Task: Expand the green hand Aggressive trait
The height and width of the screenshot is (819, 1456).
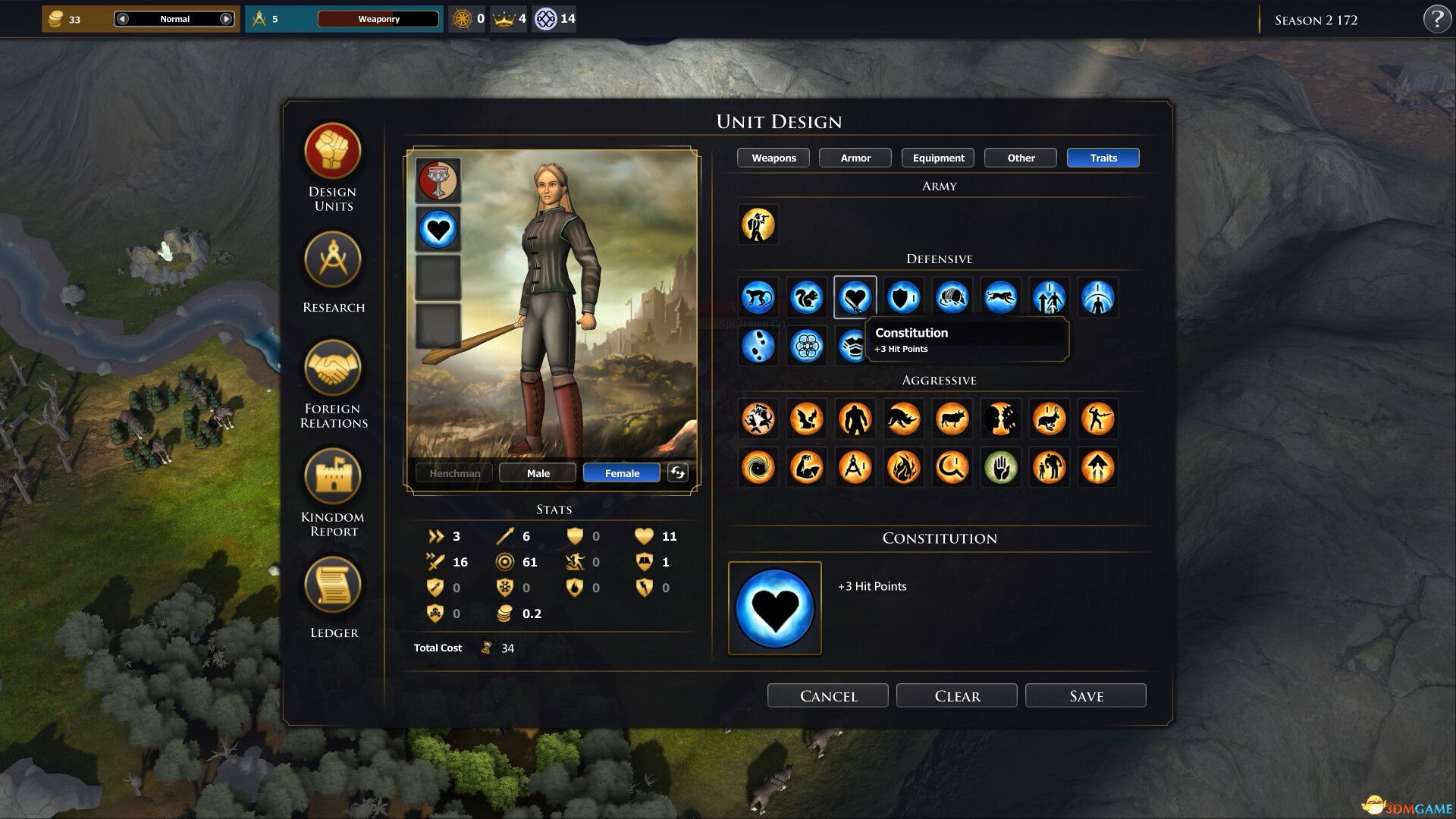Action: coord(1000,468)
